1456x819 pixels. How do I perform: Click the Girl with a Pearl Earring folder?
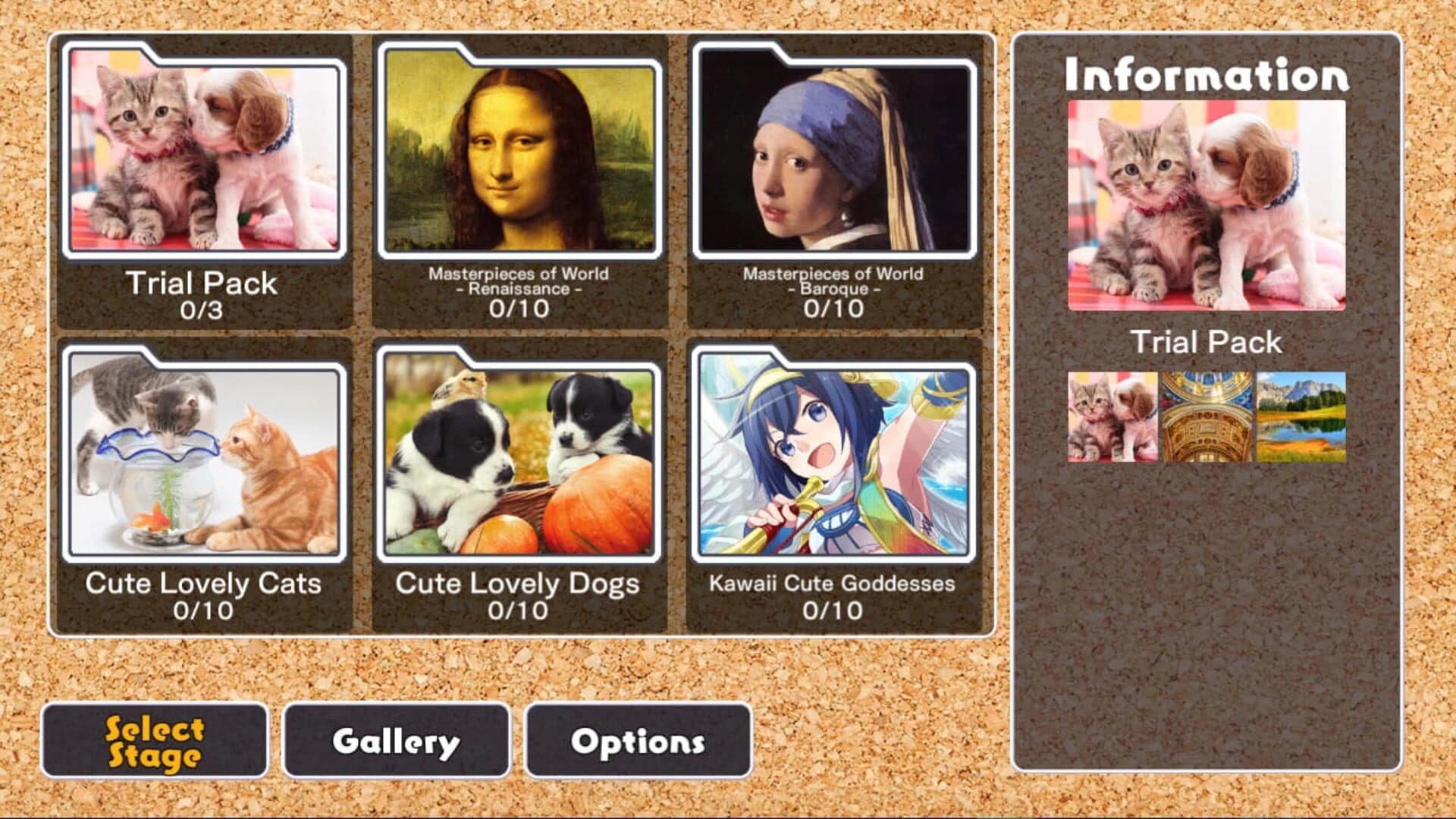point(834,152)
